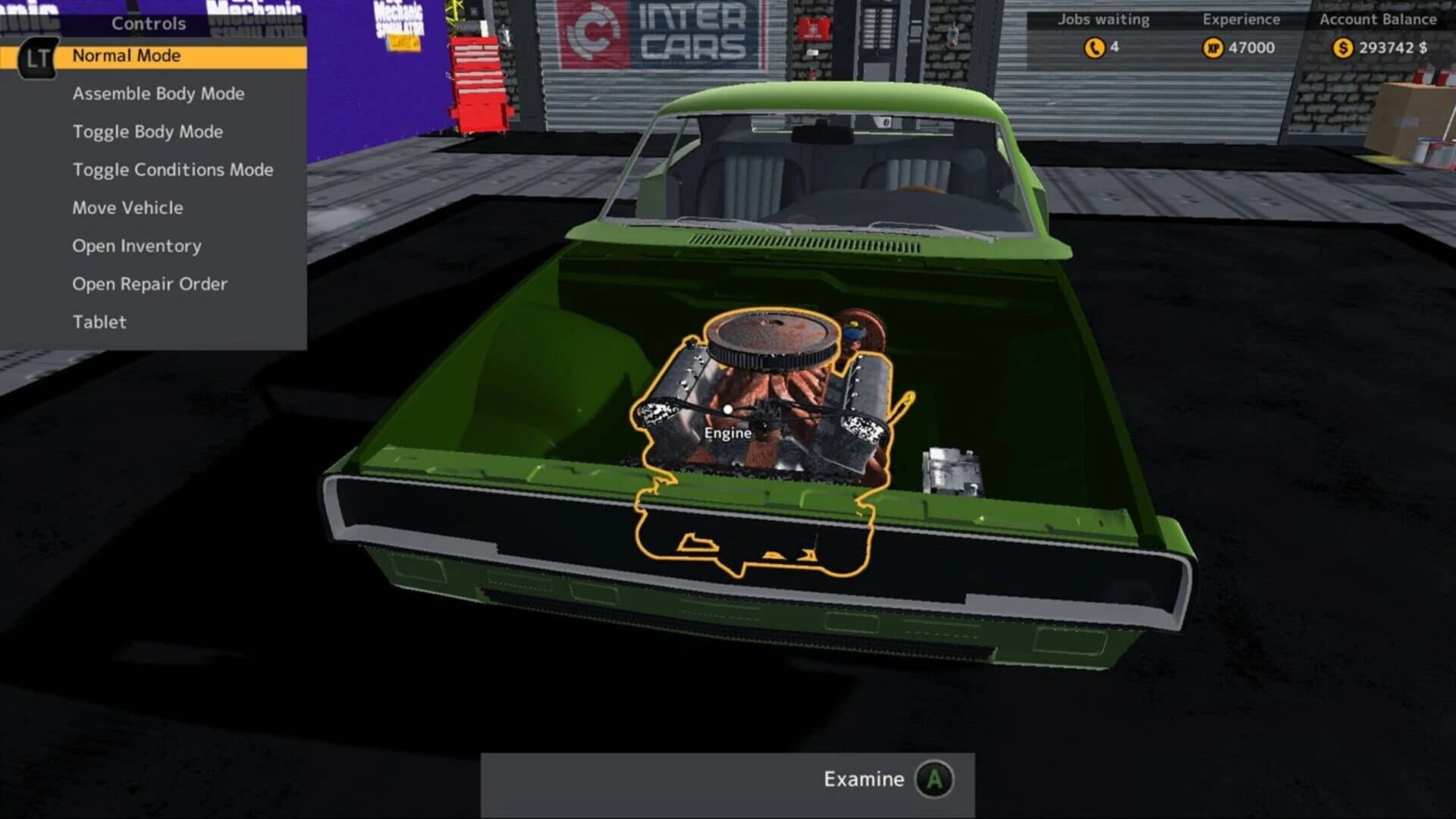This screenshot has height=819, width=1456.
Task: Click the dollar coin icon beside Account Balance
Action: 1342,45
